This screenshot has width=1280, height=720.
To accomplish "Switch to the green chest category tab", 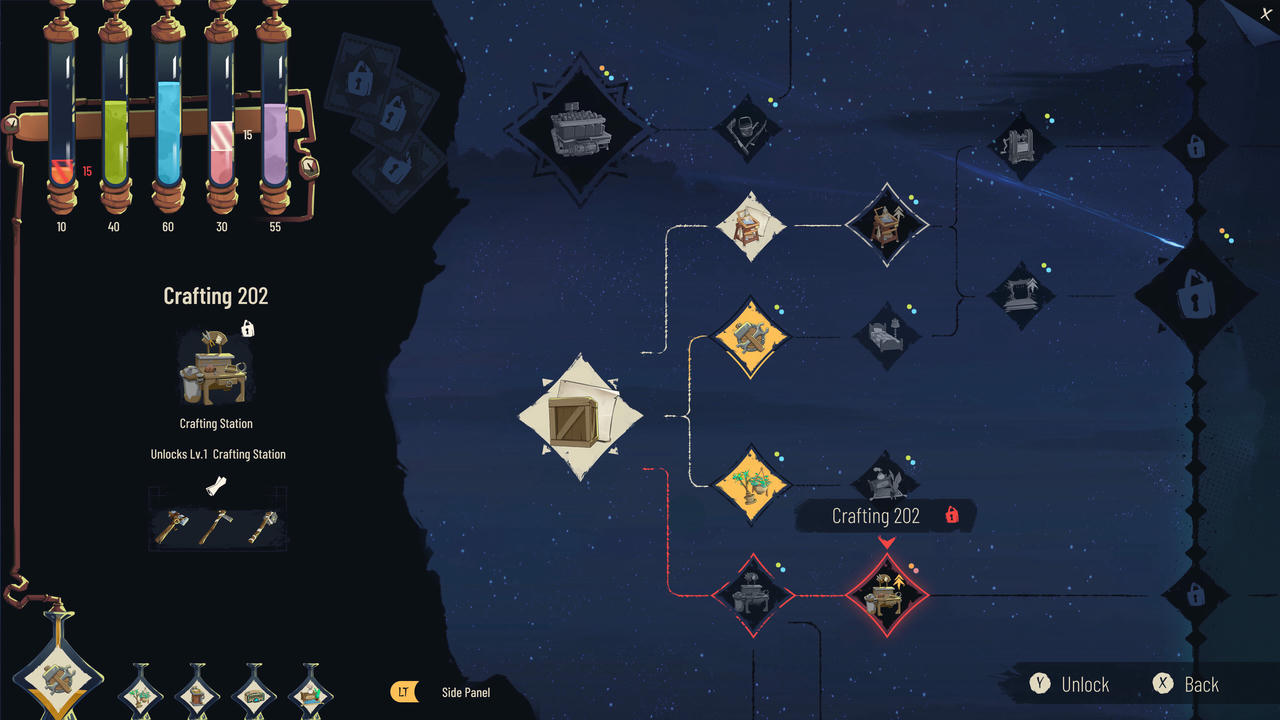I will (x=254, y=692).
